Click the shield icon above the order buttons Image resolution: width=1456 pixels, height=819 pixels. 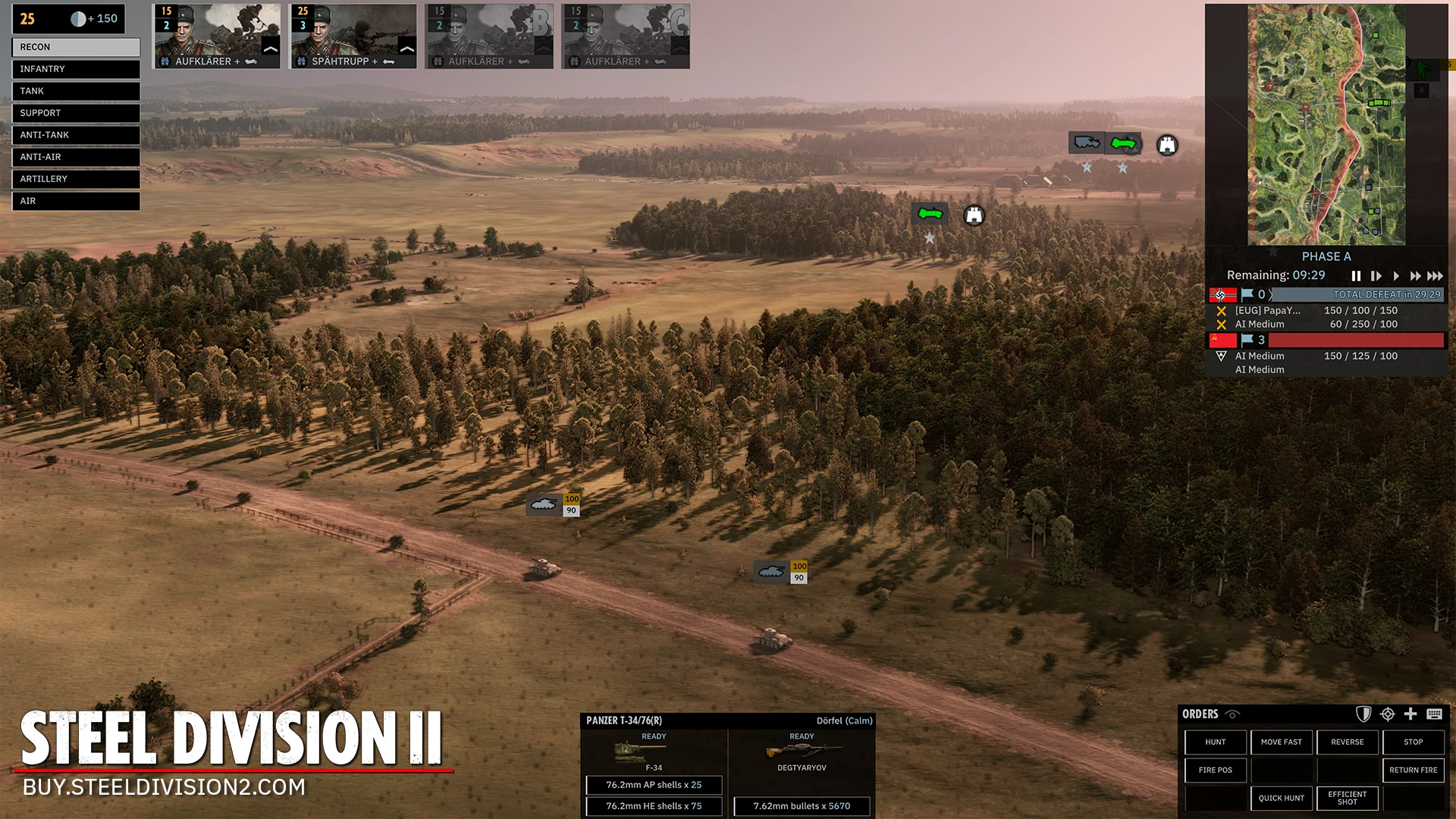pos(1363,714)
